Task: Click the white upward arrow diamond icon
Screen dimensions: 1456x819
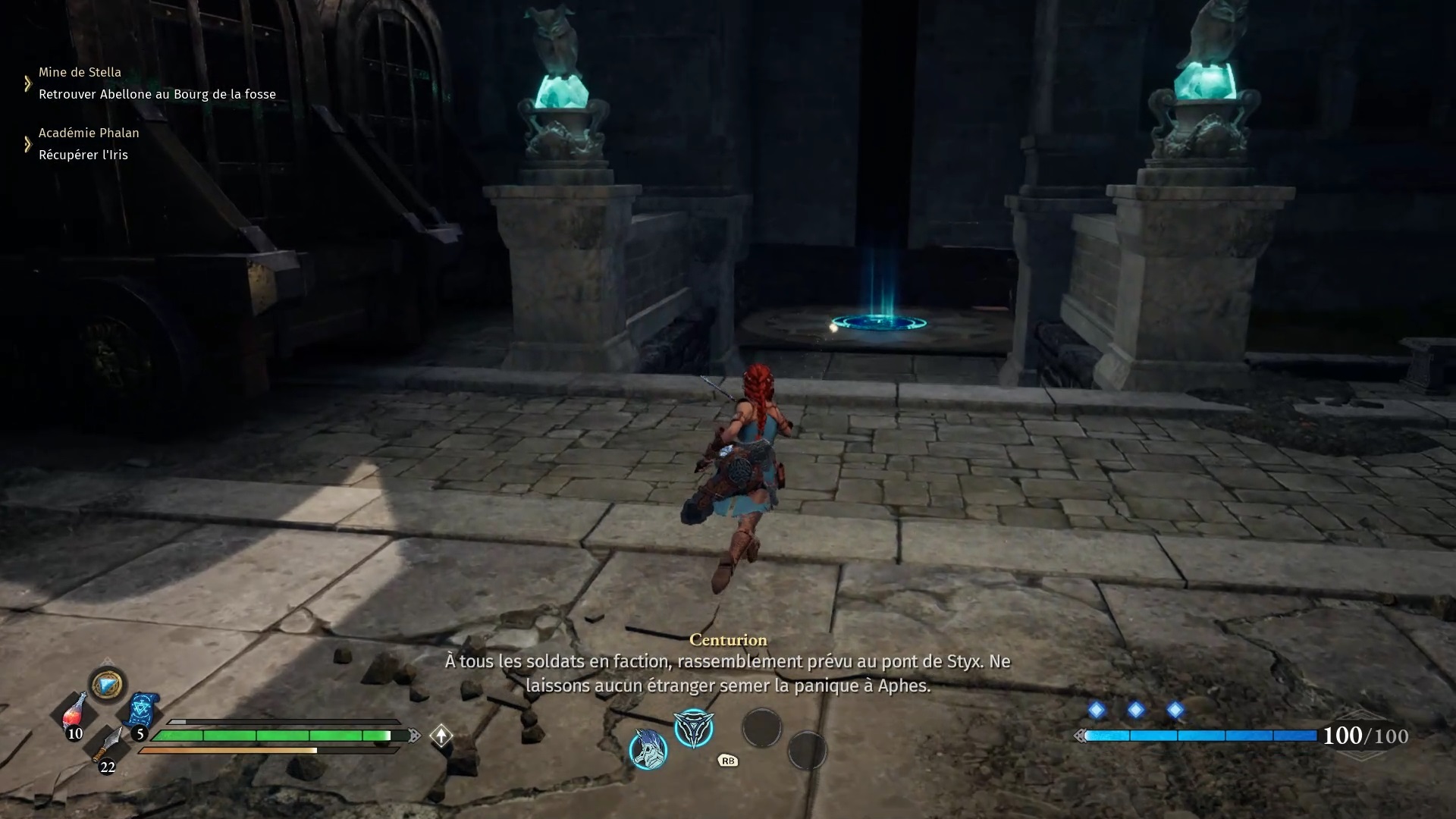Action: pos(441,735)
